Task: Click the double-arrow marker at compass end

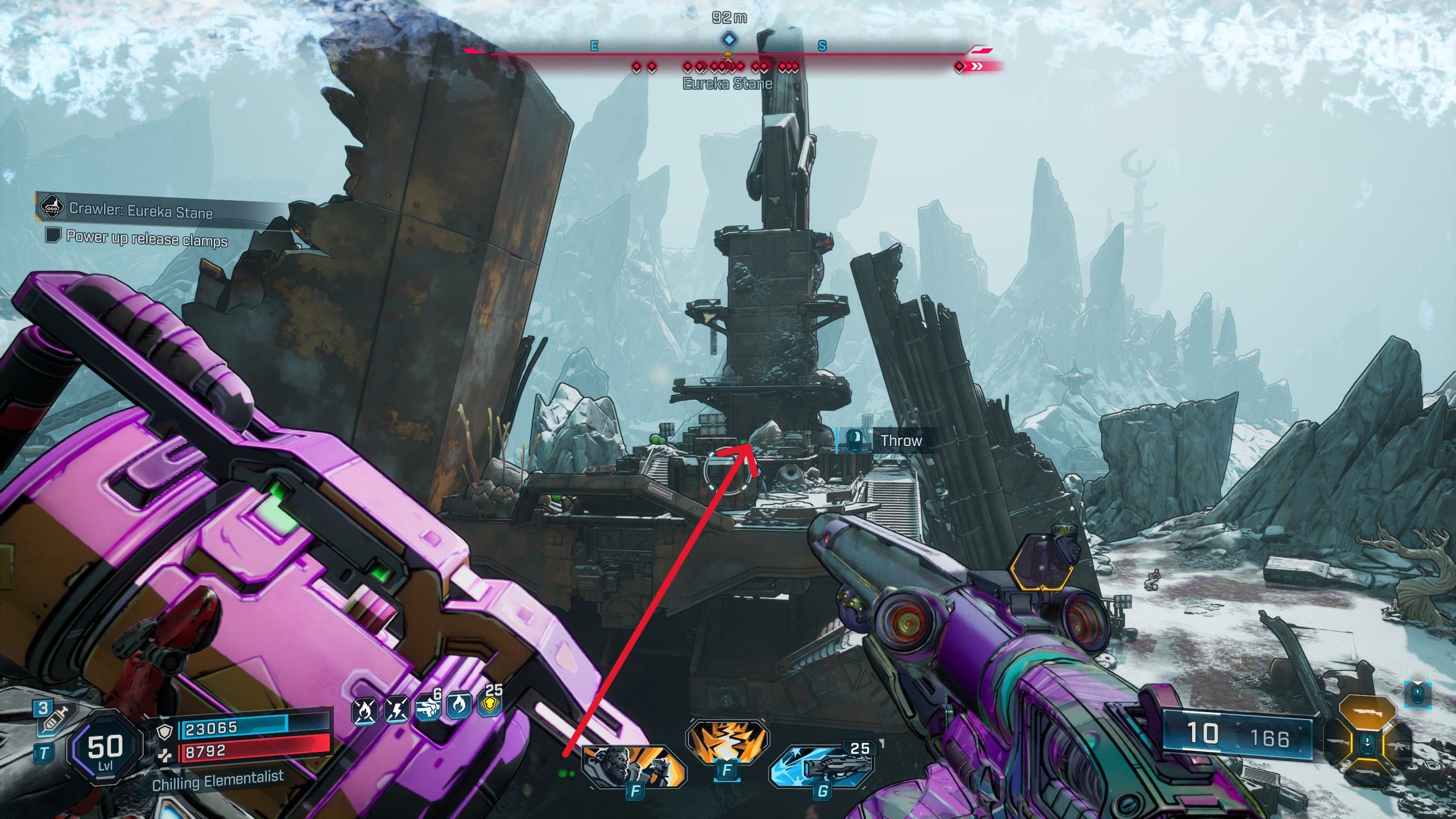Action: coord(977,67)
